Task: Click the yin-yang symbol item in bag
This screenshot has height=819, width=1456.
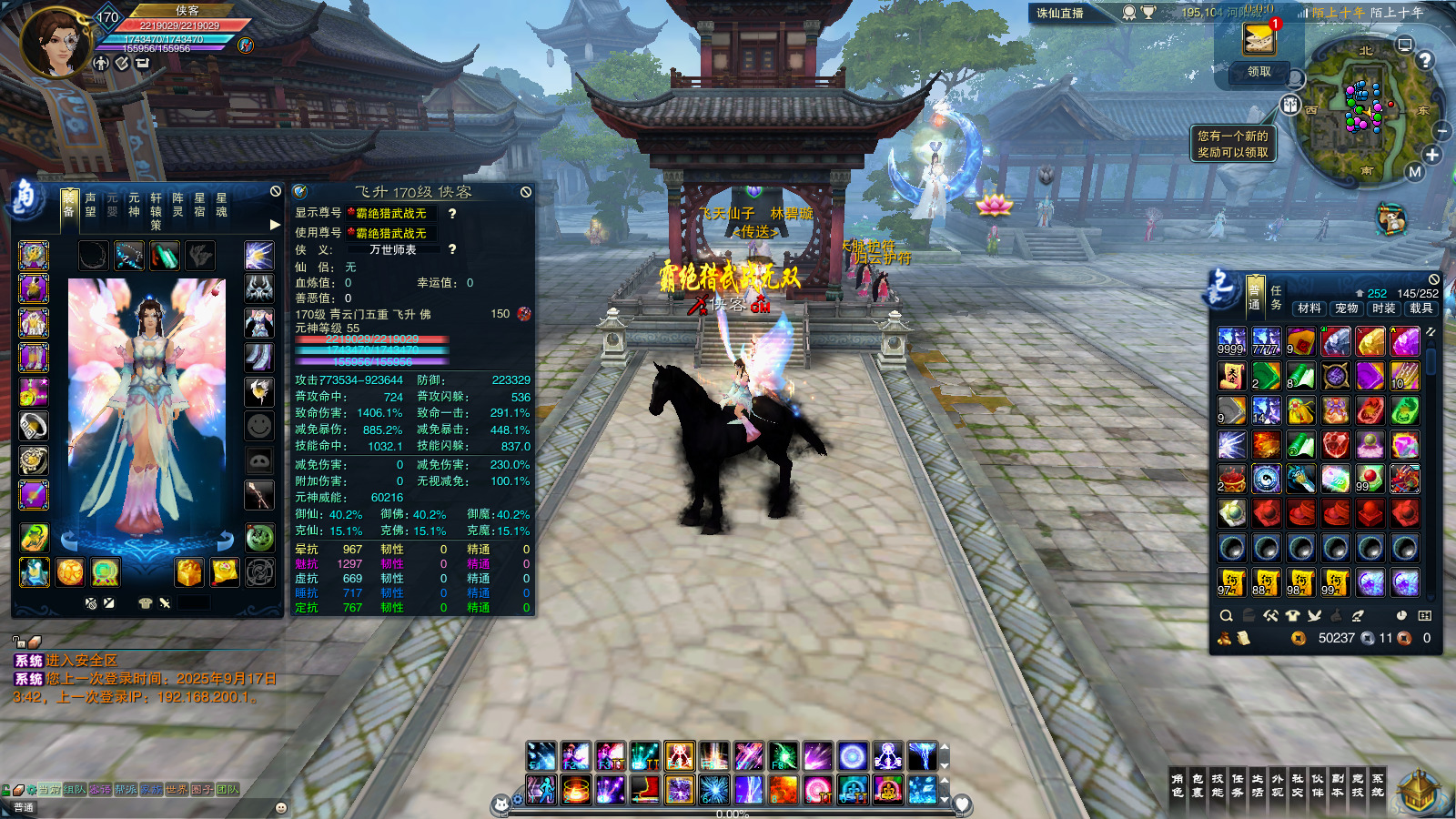Action: point(1266,478)
